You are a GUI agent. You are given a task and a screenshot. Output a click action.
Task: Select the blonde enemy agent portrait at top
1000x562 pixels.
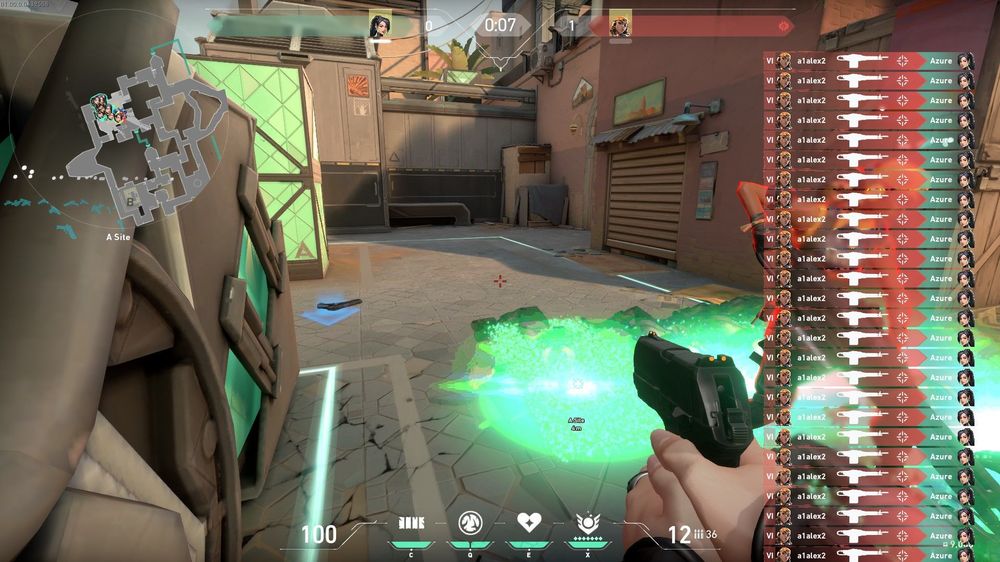pyautogui.click(x=620, y=24)
